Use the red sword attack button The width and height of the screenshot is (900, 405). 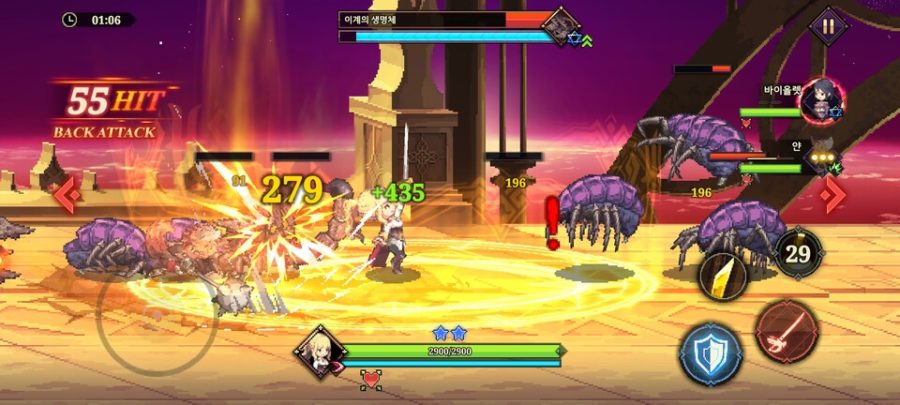pyautogui.click(x=786, y=332)
